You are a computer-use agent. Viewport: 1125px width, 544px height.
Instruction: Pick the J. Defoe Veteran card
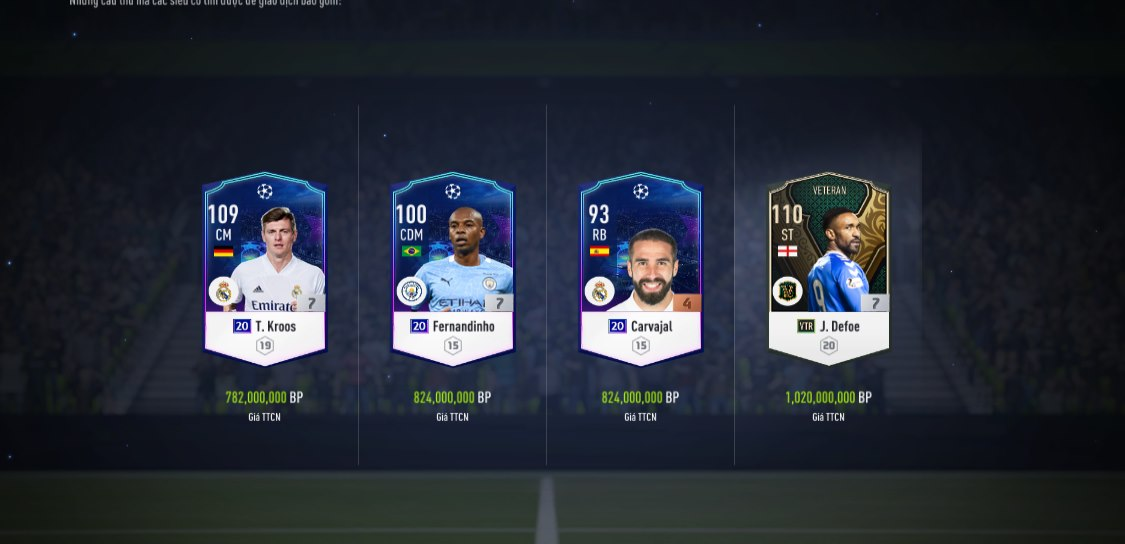pyautogui.click(x=828, y=268)
